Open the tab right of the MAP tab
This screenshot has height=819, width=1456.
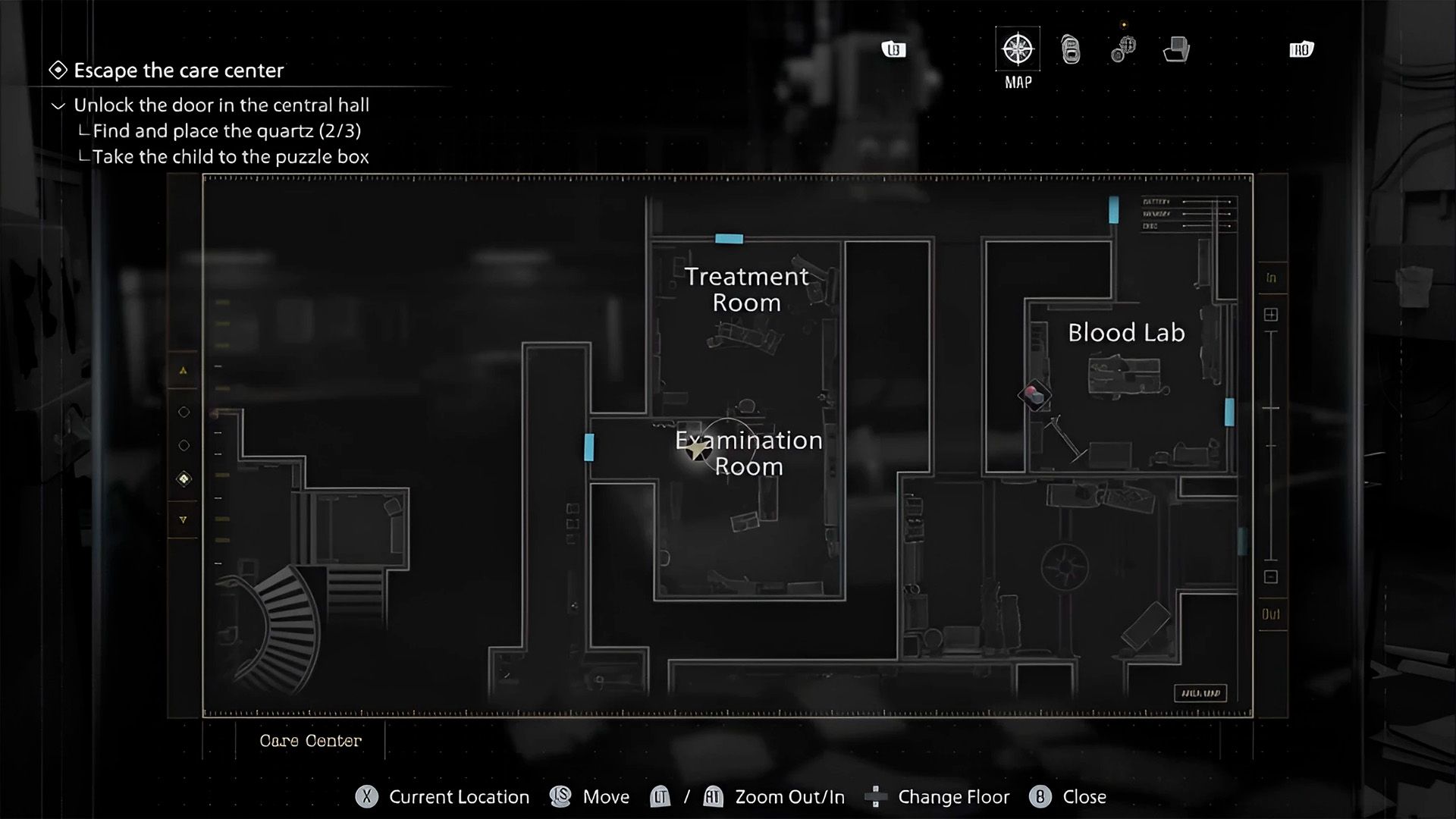(x=1071, y=50)
